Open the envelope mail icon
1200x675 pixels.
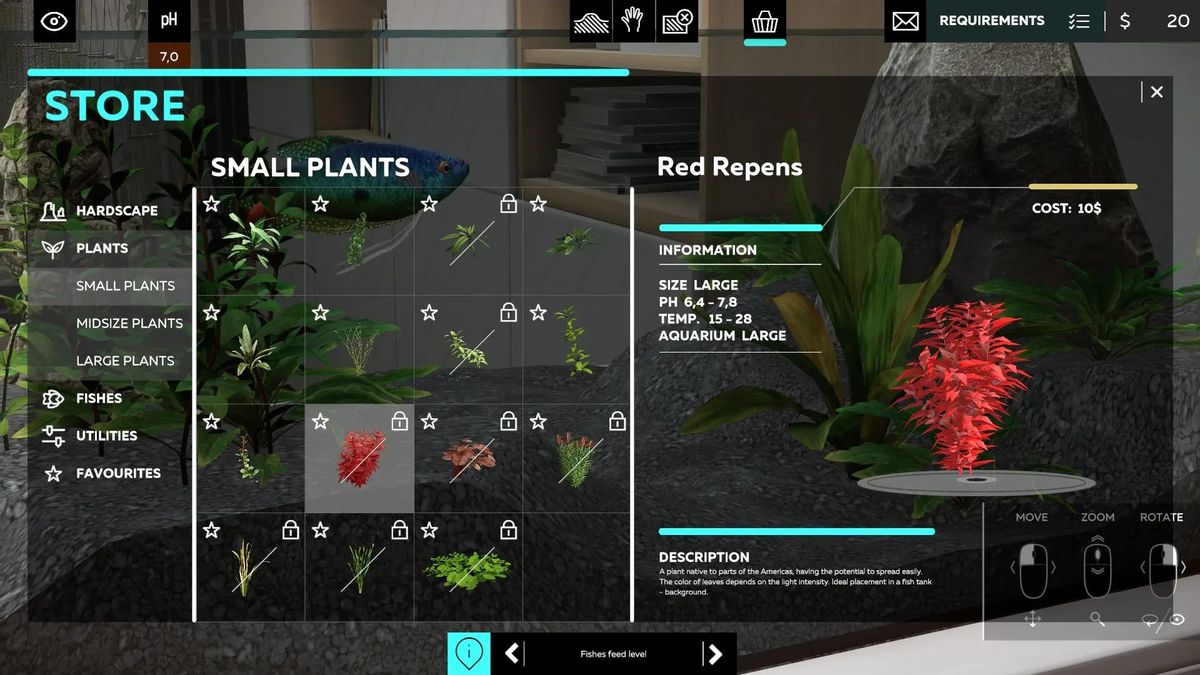tap(905, 21)
